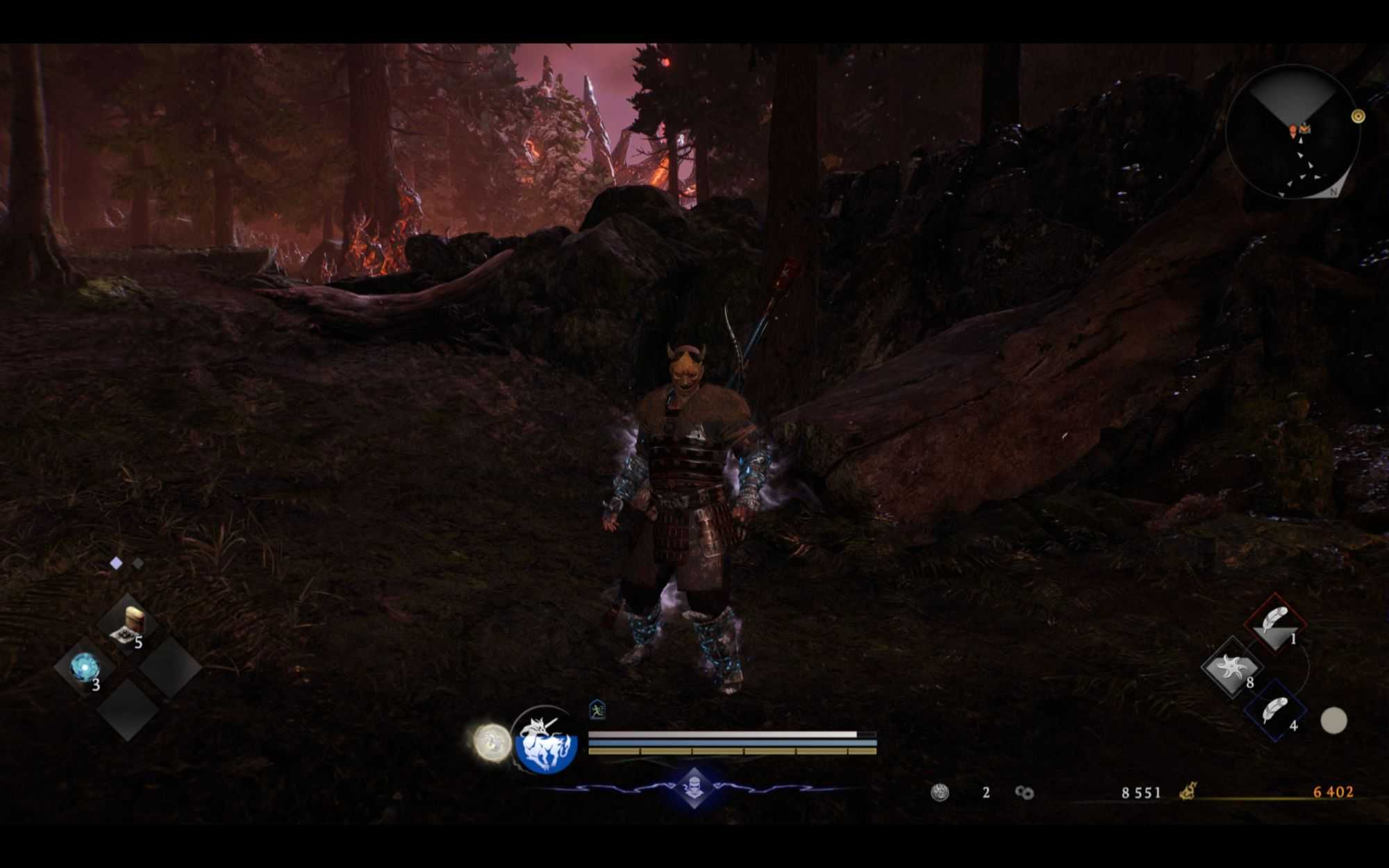The height and width of the screenshot is (868, 1389).
Task: Open the circular minimap
Action: click(x=1292, y=132)
